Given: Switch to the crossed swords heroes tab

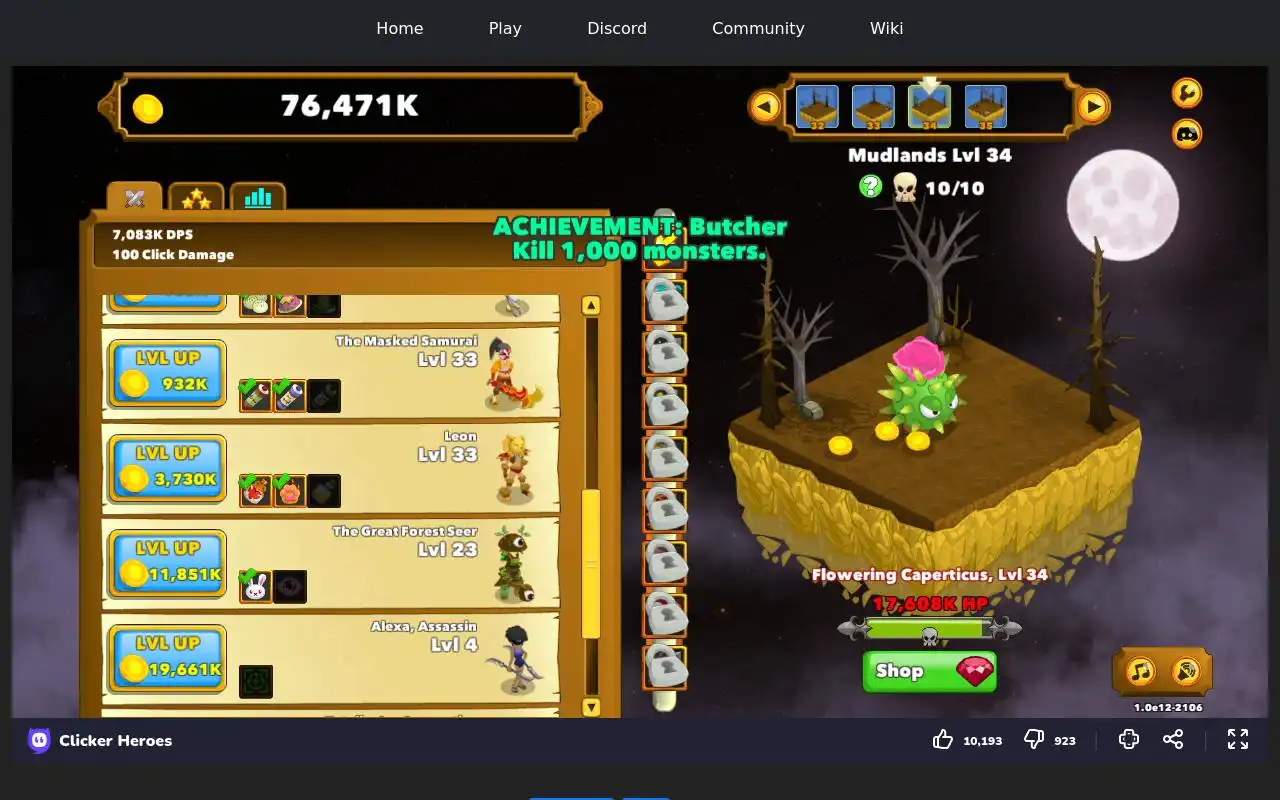Looking at the screenshot, I should click(135, 198).
